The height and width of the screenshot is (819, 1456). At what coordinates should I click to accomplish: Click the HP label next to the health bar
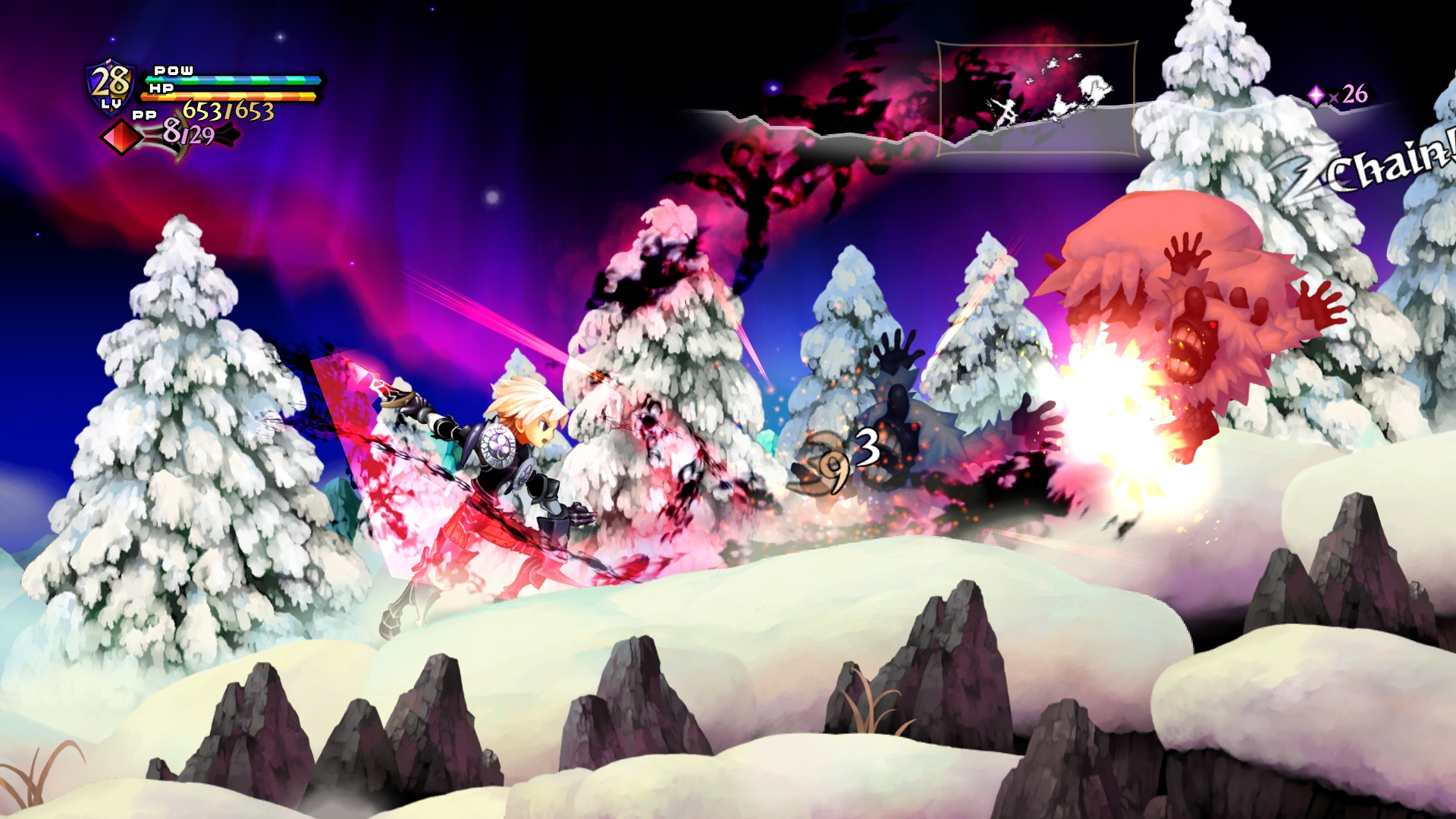161,87
